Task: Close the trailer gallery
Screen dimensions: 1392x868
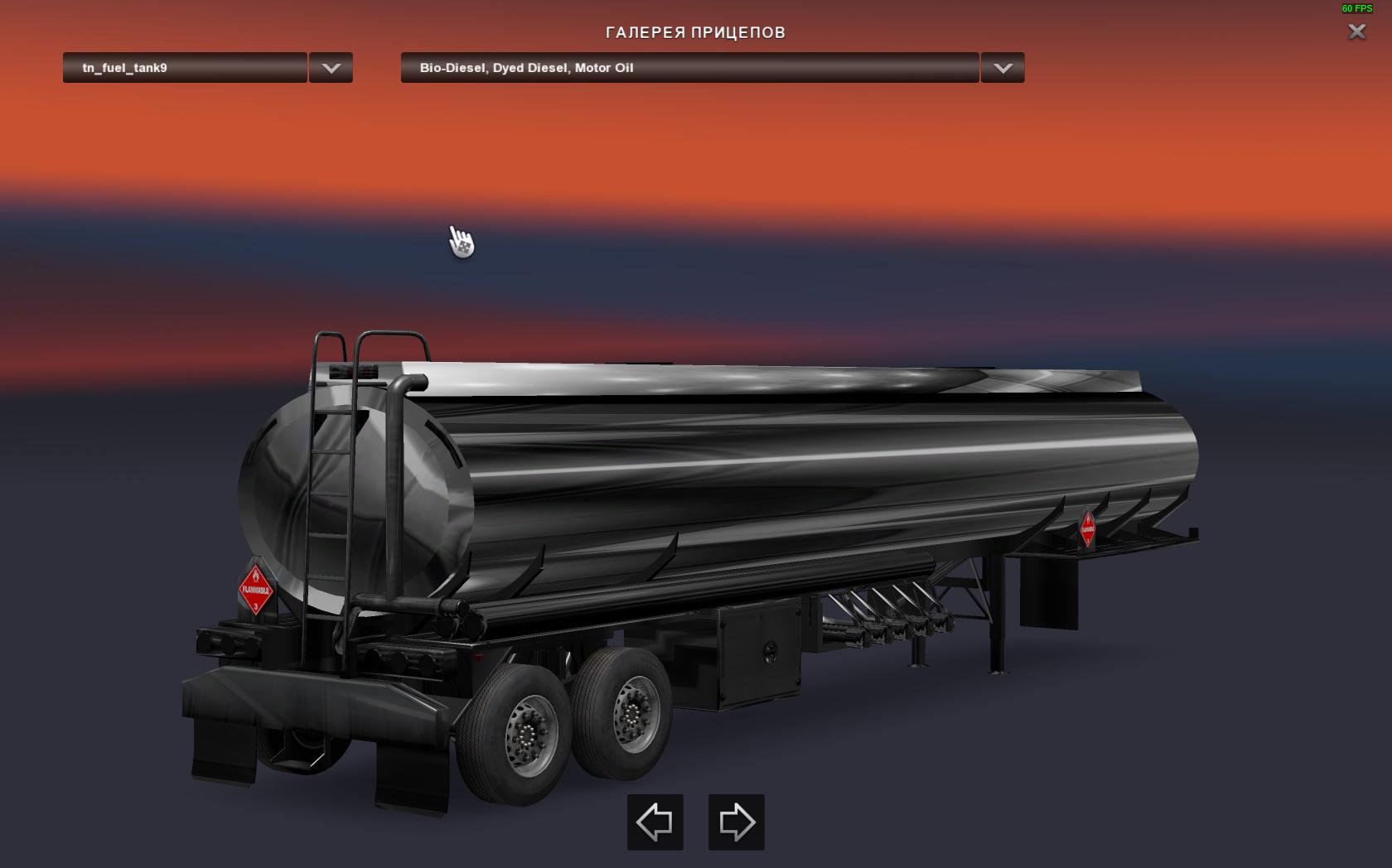Action: click(1356, 32)
